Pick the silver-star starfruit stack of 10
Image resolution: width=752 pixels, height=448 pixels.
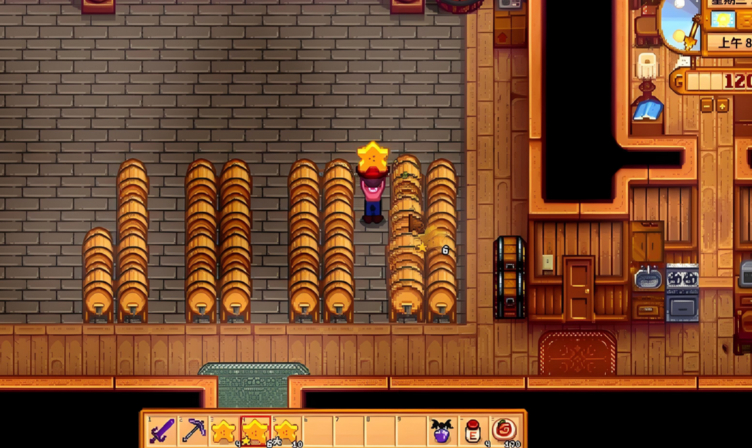pos(286,431)
